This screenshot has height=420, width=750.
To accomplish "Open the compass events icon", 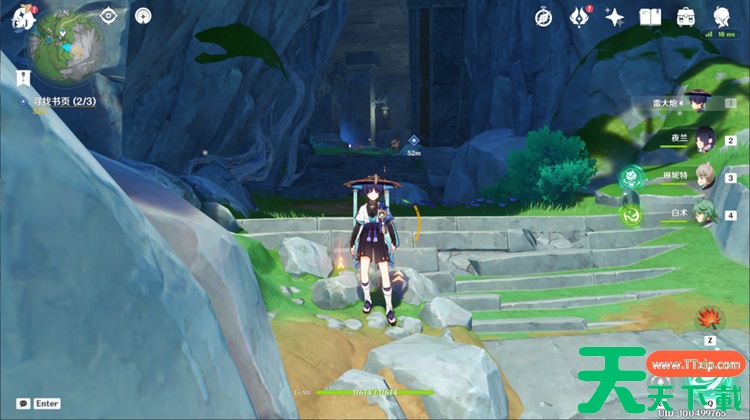I will pos(544,17).
